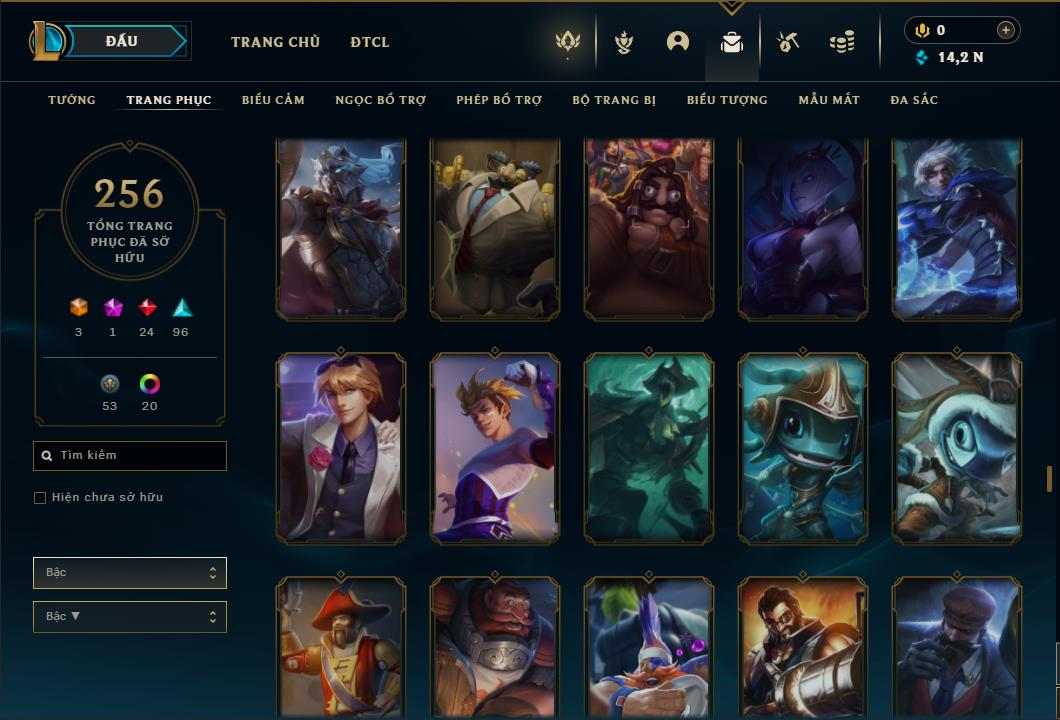1060x720 pixels.
Task: Open the TRANG CHỦ home page
Action: point(275,42)
